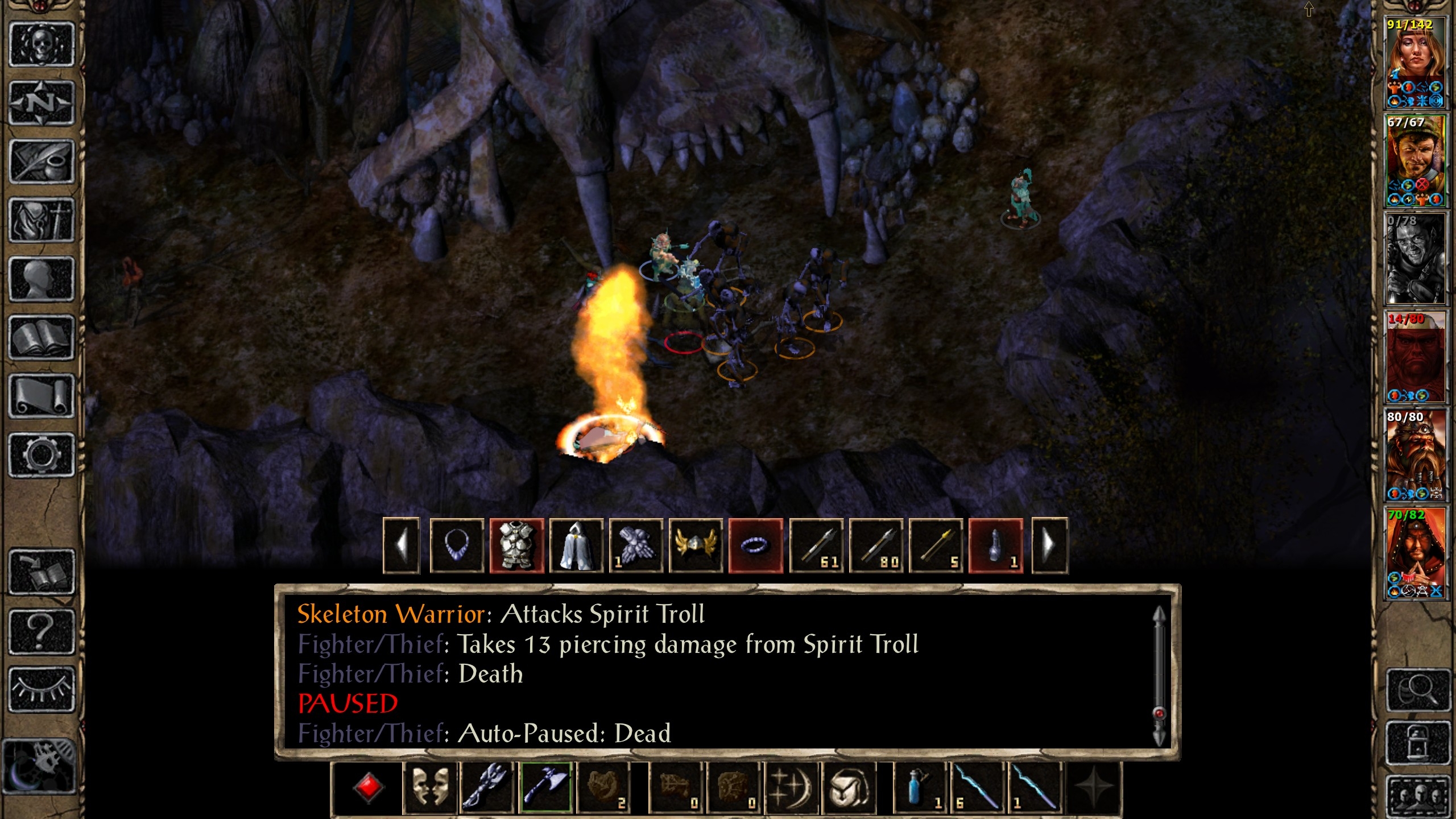Open the inventory screen from the sidebar
The width and height of the screenshot is (1456, 819).
click(x=42, y=221)
